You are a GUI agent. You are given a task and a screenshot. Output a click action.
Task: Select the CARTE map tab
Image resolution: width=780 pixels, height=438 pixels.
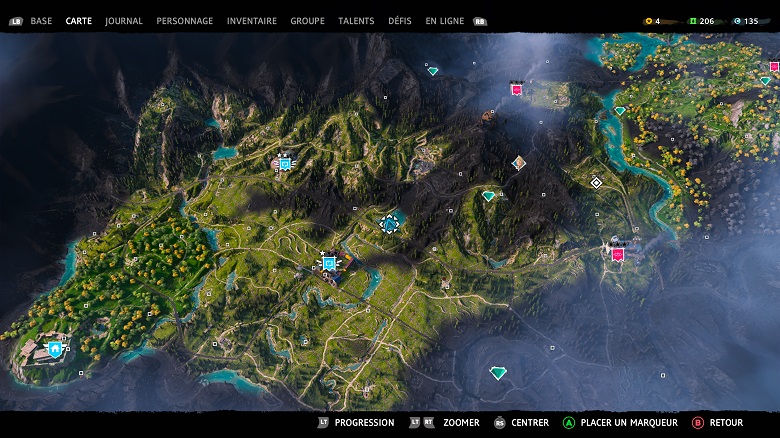[x=79, y=21]
